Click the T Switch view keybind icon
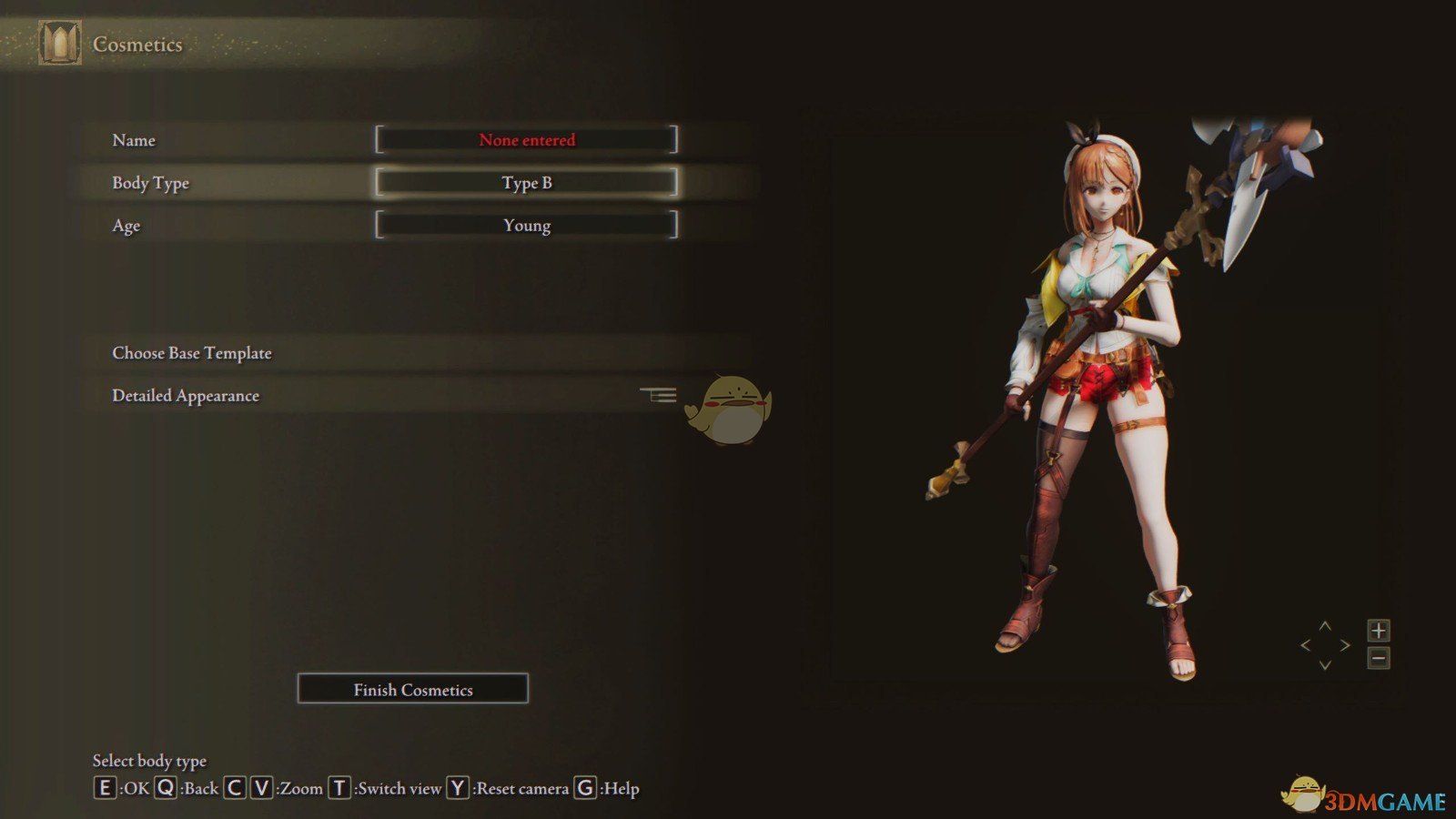 tap(339, 788)
